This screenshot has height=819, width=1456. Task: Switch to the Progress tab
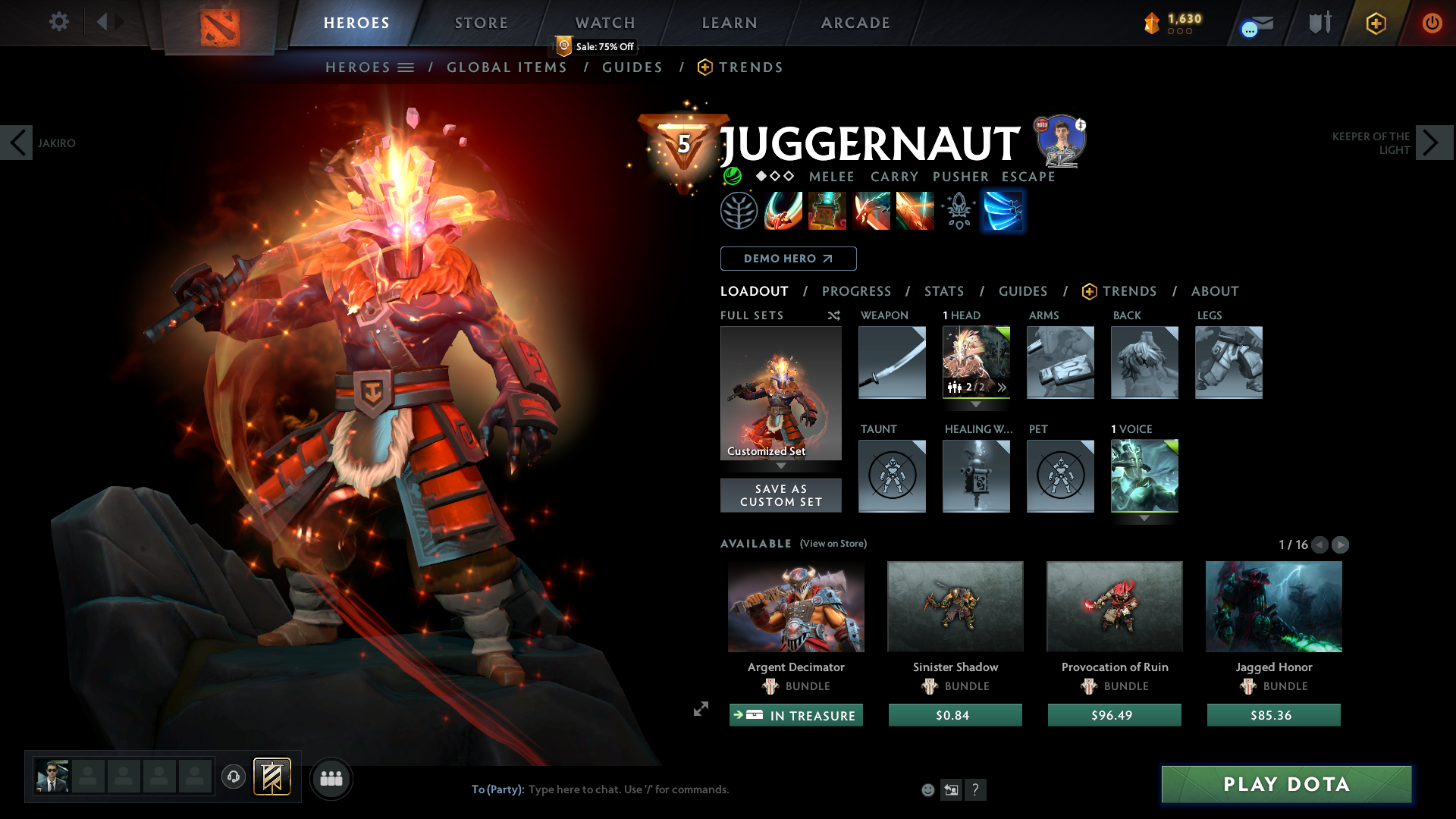tap(857, 291)
